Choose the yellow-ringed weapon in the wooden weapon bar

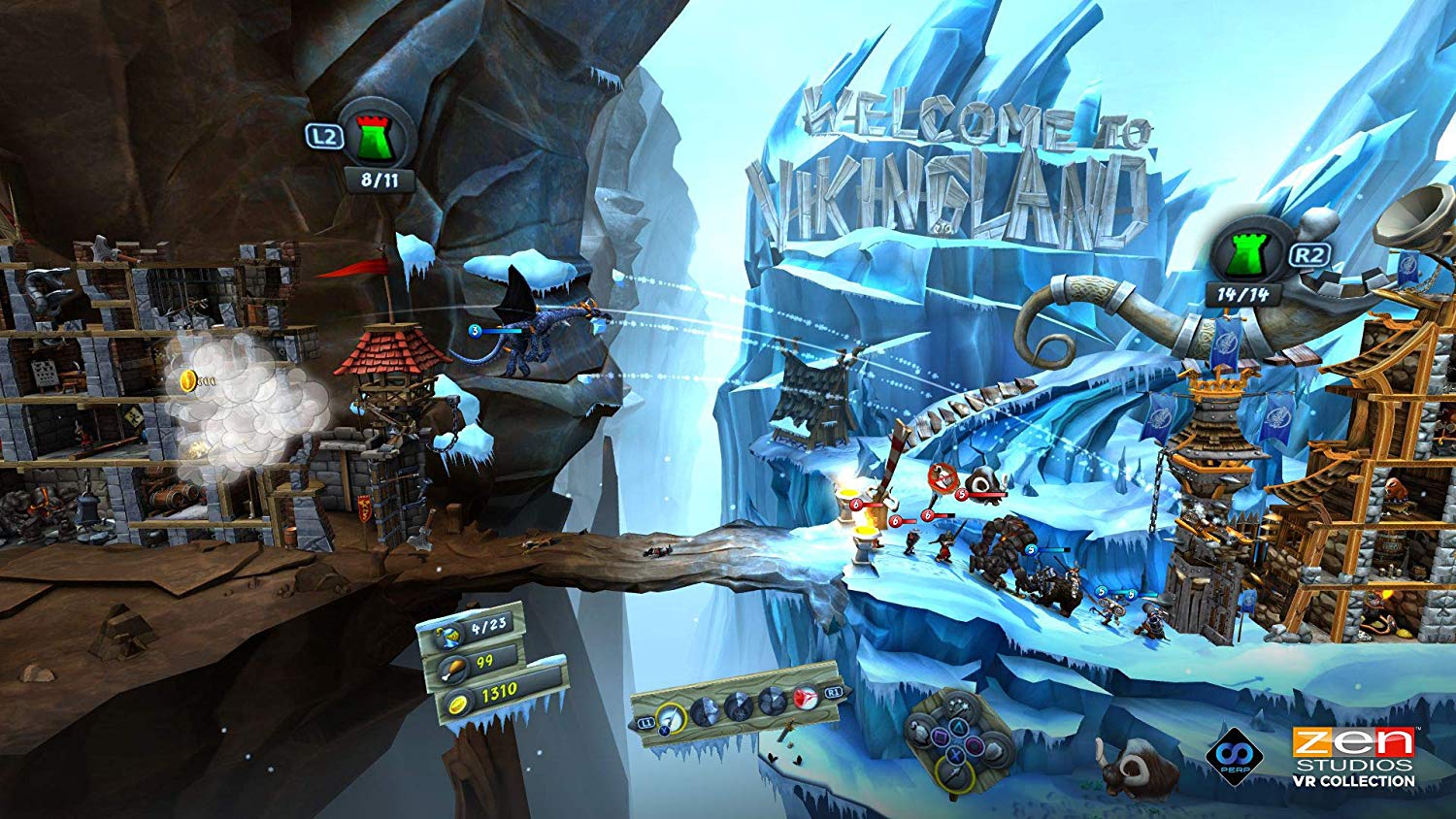(x=669, y=717)
